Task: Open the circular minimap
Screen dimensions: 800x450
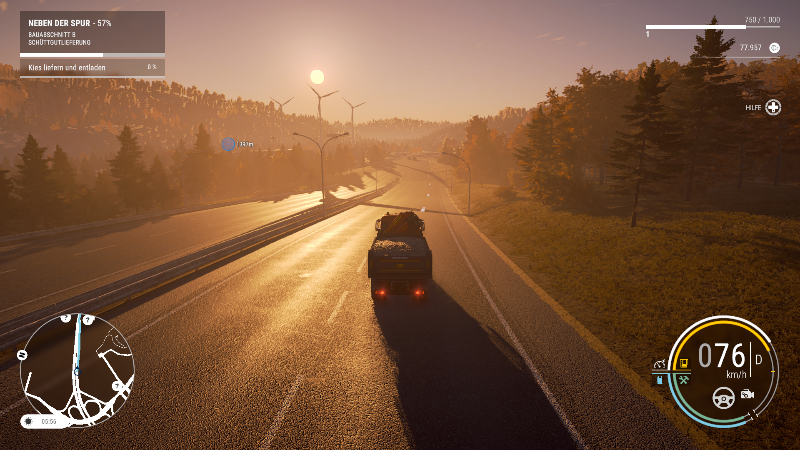Action: (76, 364)
